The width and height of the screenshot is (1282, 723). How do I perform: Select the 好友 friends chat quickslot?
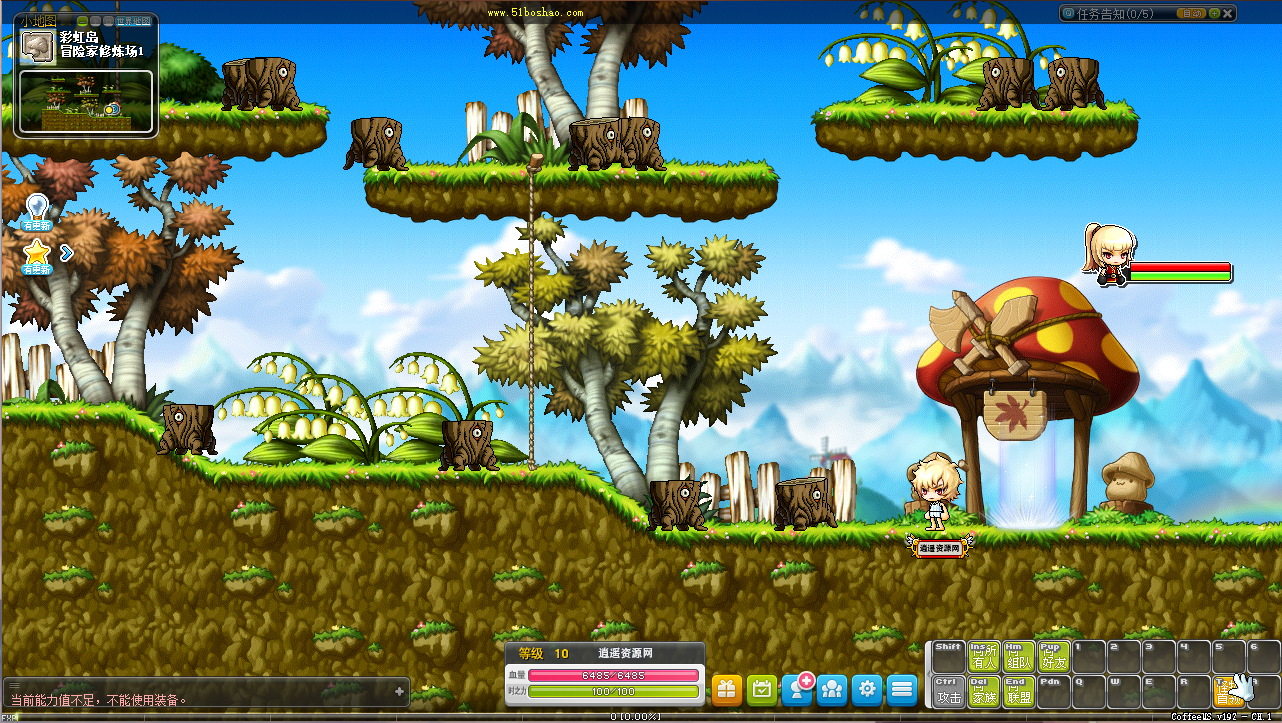(1054, 657)
